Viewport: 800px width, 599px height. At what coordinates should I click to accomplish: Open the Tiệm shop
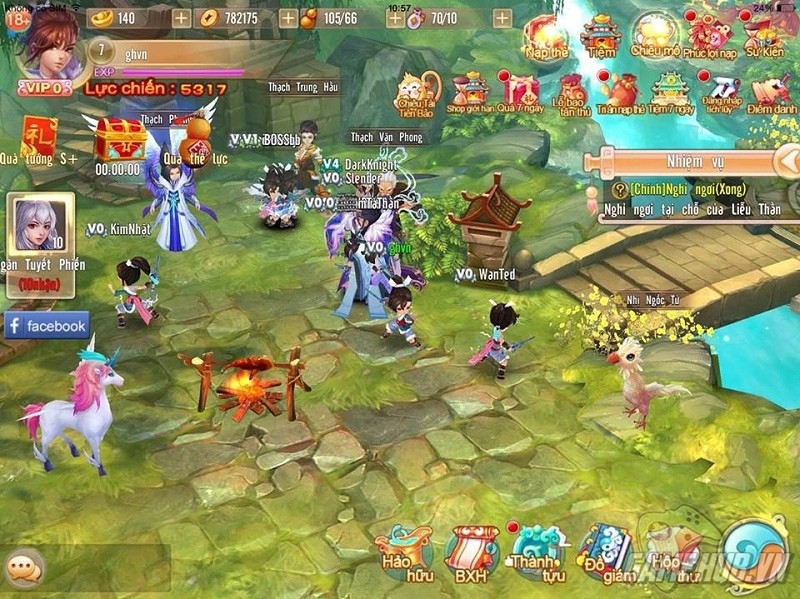pos(602,35)
